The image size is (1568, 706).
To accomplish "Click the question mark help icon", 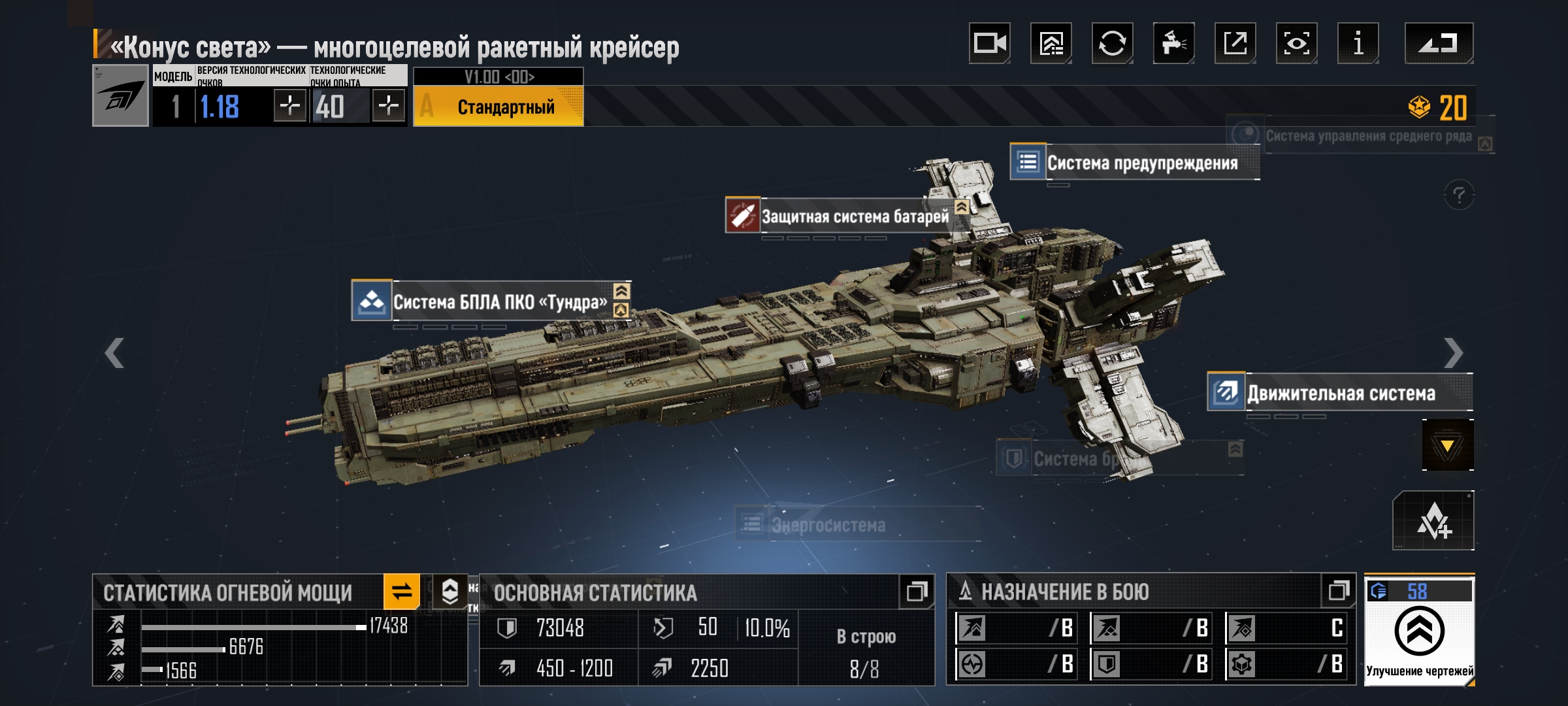I will pyautogui.click(x=1458, y=195).
